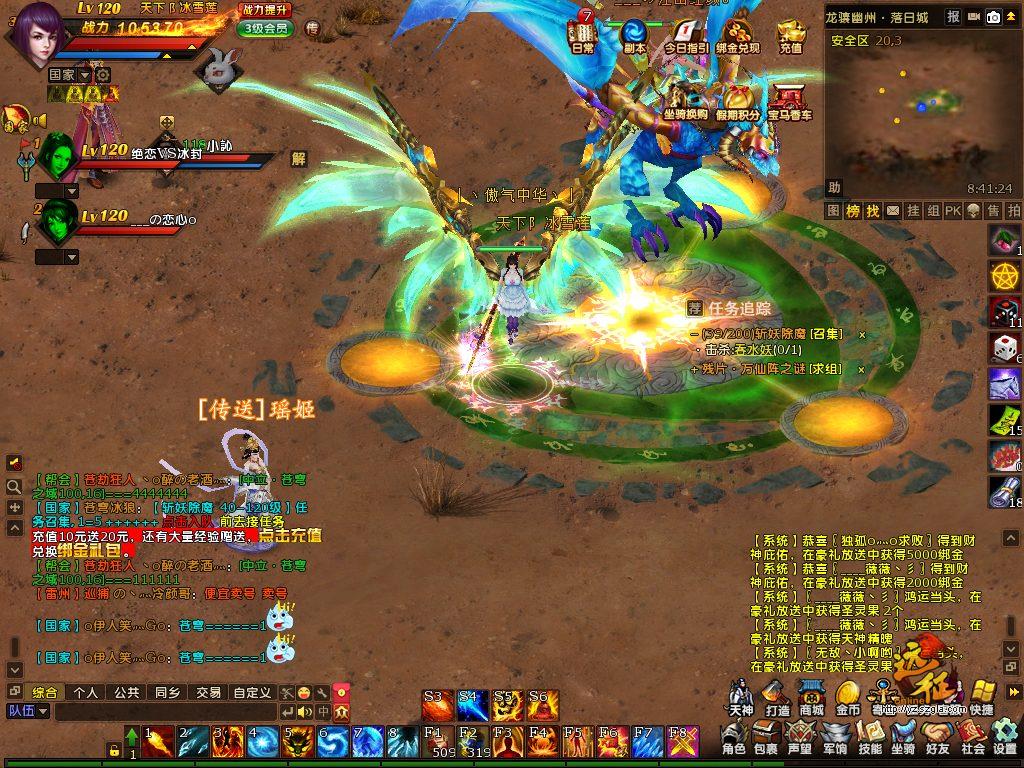Click the 充值 recharge icon

click(791, 35)
